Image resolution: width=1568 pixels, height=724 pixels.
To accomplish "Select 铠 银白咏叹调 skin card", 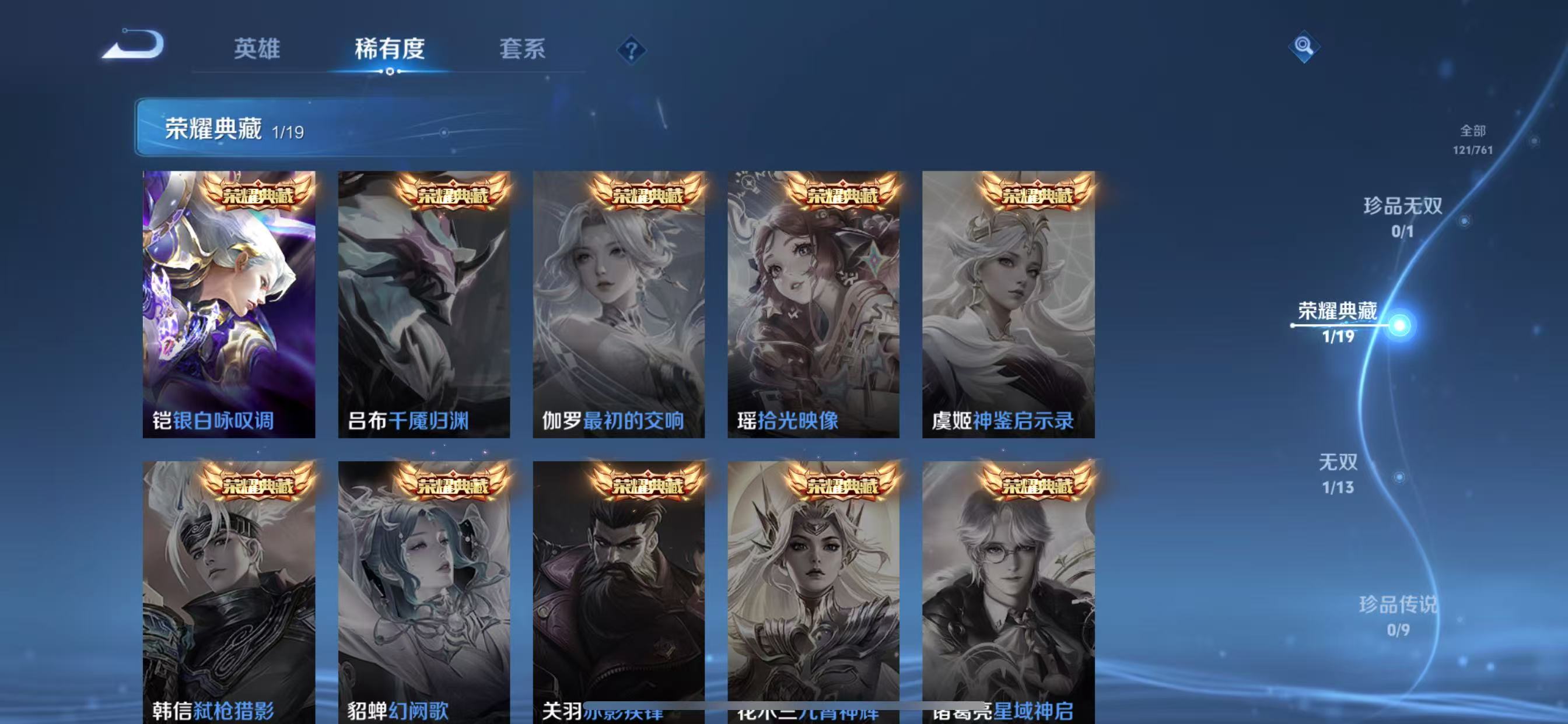I will tap(229, 304).
